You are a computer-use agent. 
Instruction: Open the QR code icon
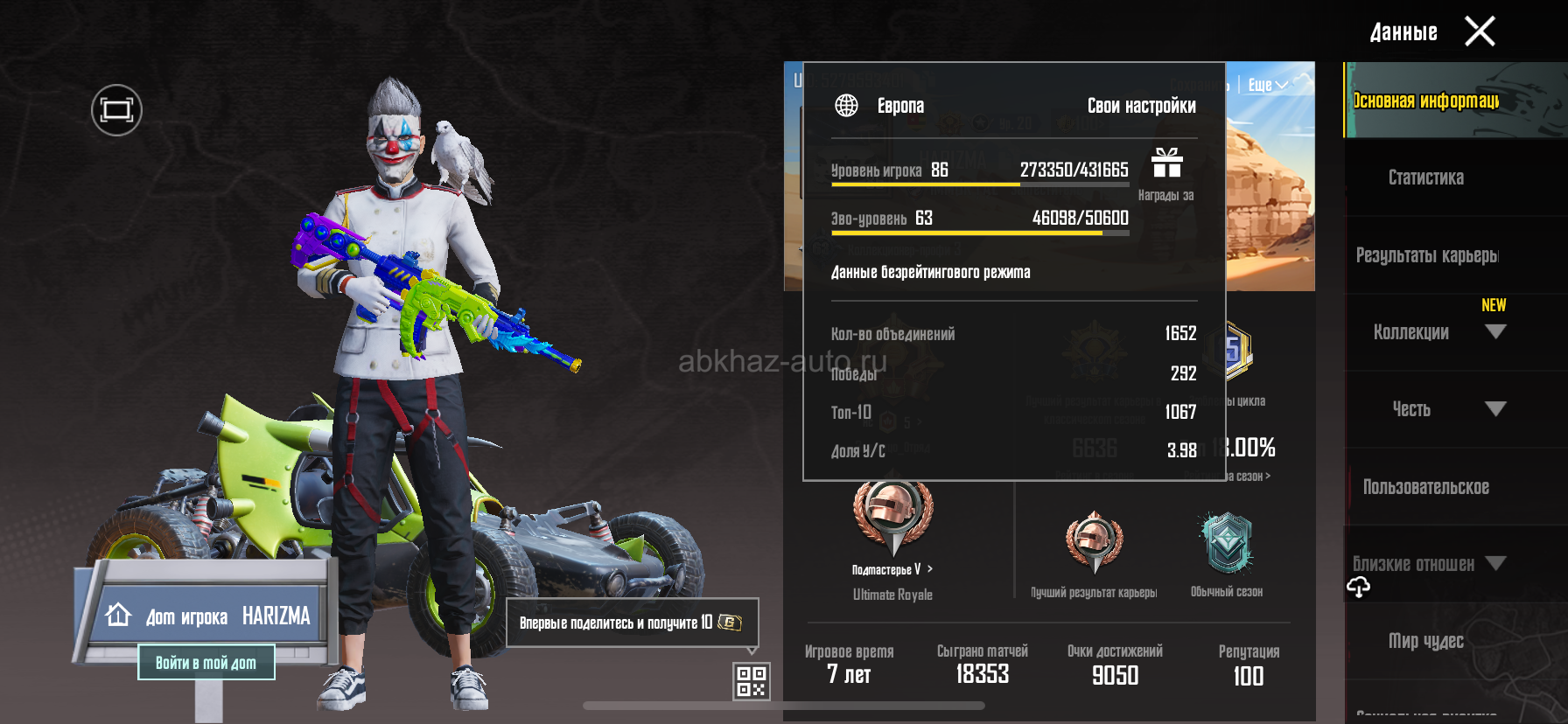752,681
